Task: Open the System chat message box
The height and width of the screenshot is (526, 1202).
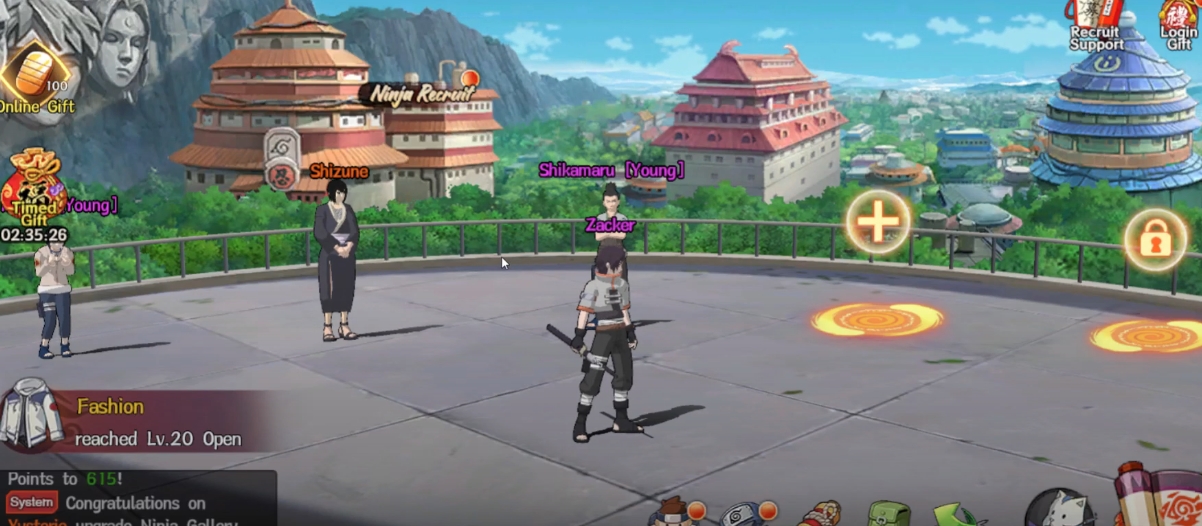Action: pyautogui.click(x=138, y=503)
